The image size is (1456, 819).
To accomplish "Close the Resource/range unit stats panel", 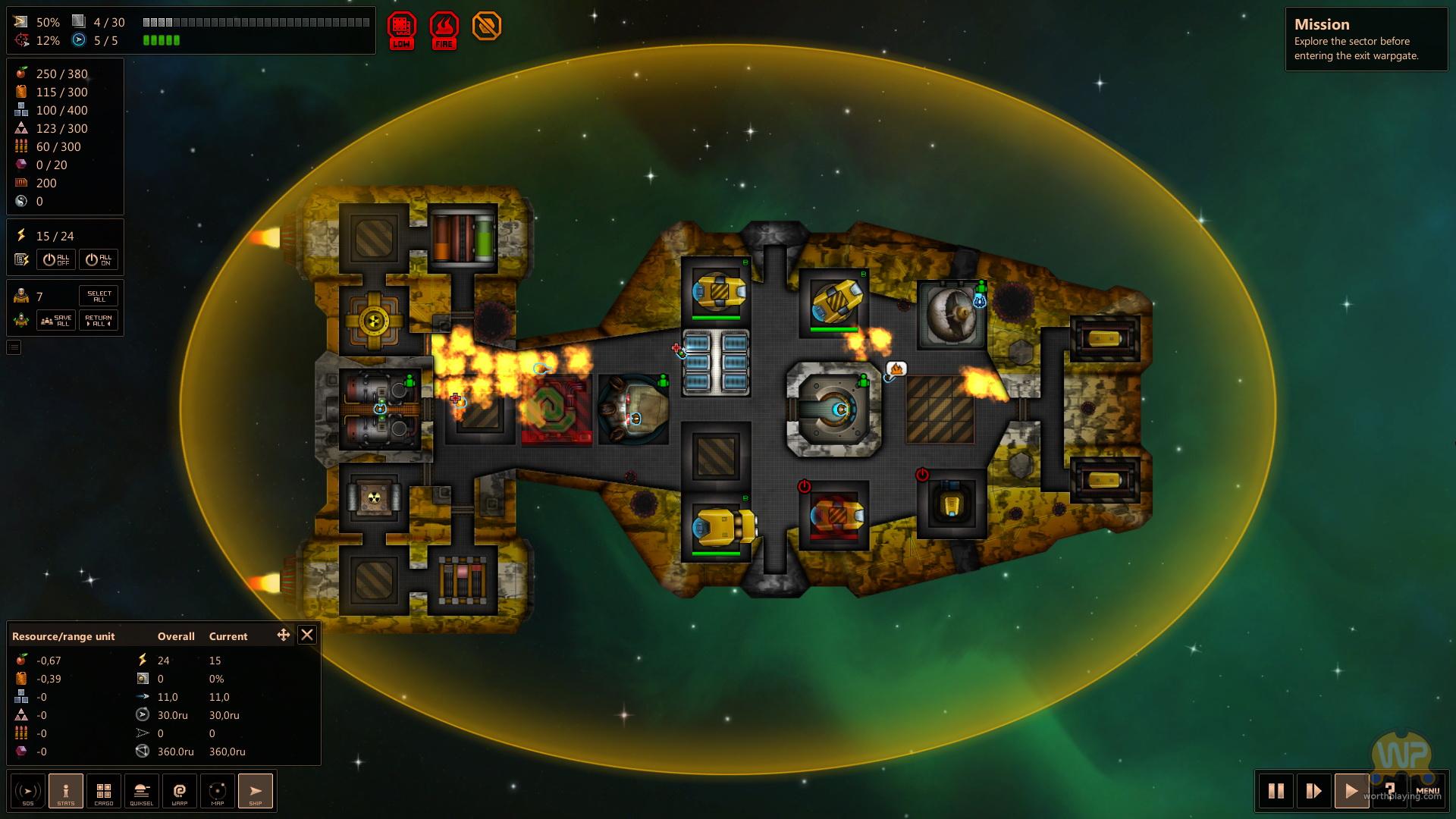I will coord(306,635).
